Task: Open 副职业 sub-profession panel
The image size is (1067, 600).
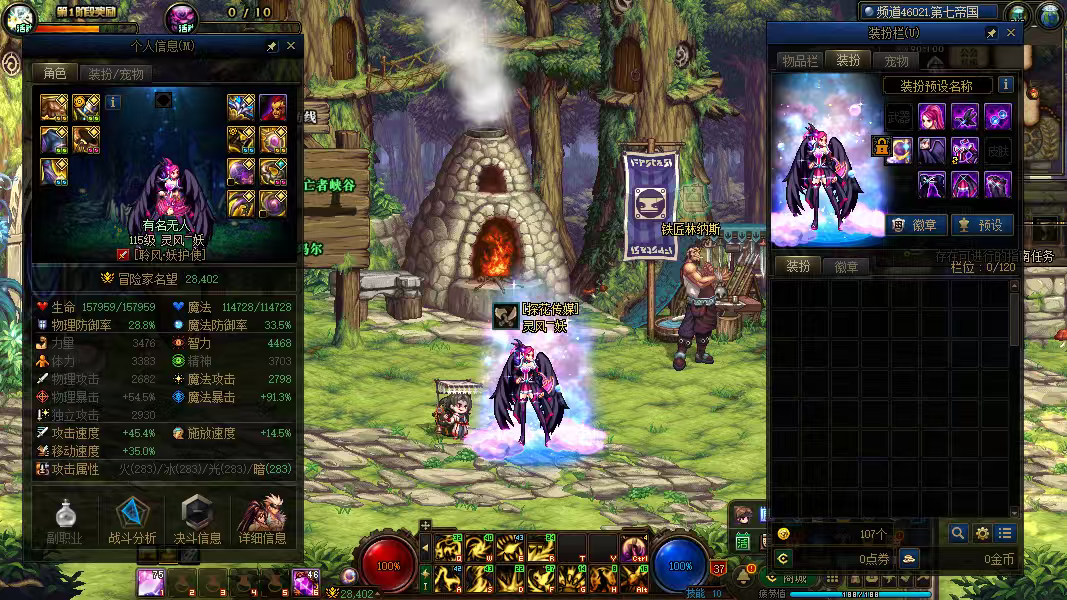Action: 65,521
